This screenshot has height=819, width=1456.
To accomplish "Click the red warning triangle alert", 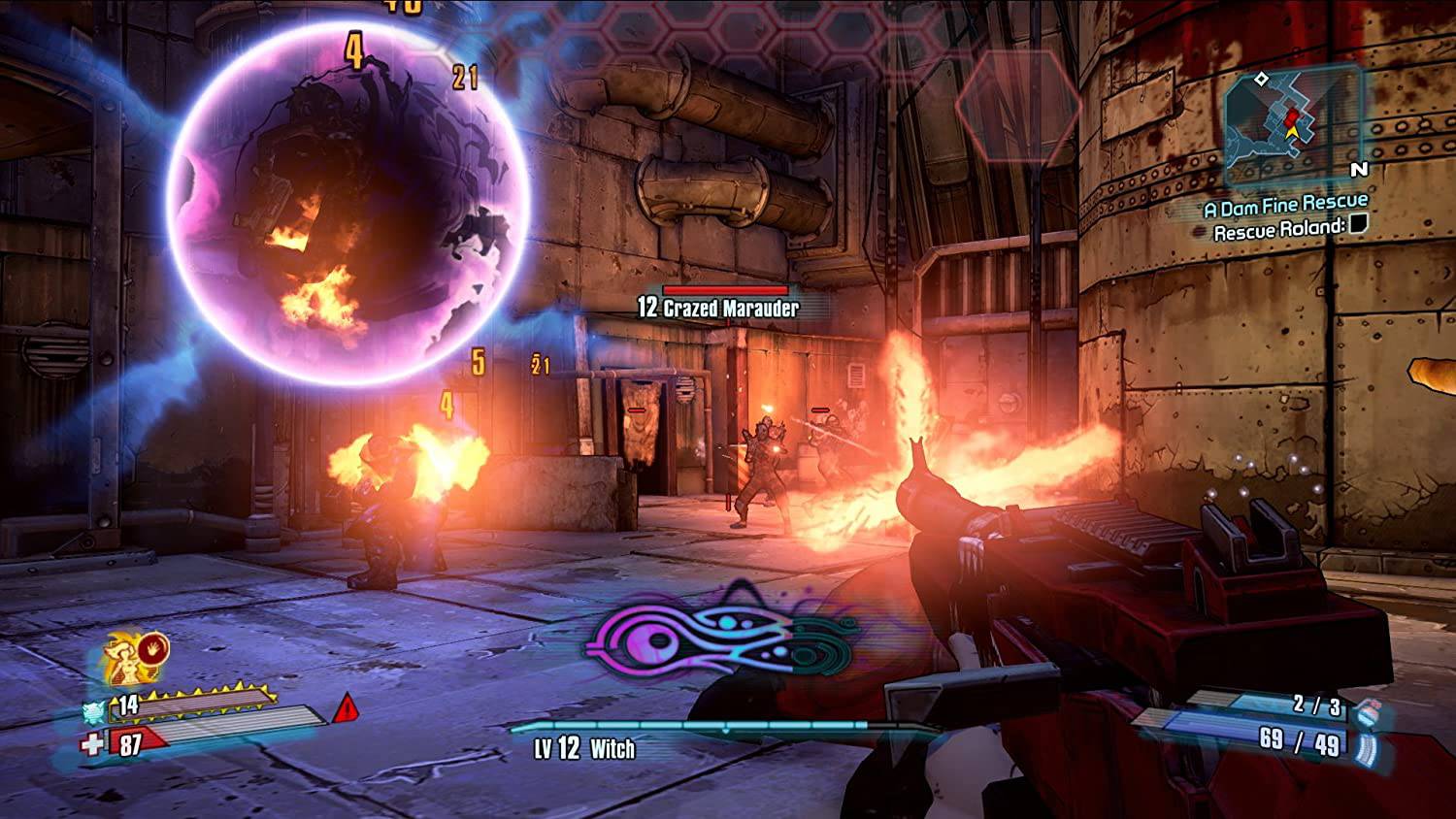I will [x=346, y=710].
